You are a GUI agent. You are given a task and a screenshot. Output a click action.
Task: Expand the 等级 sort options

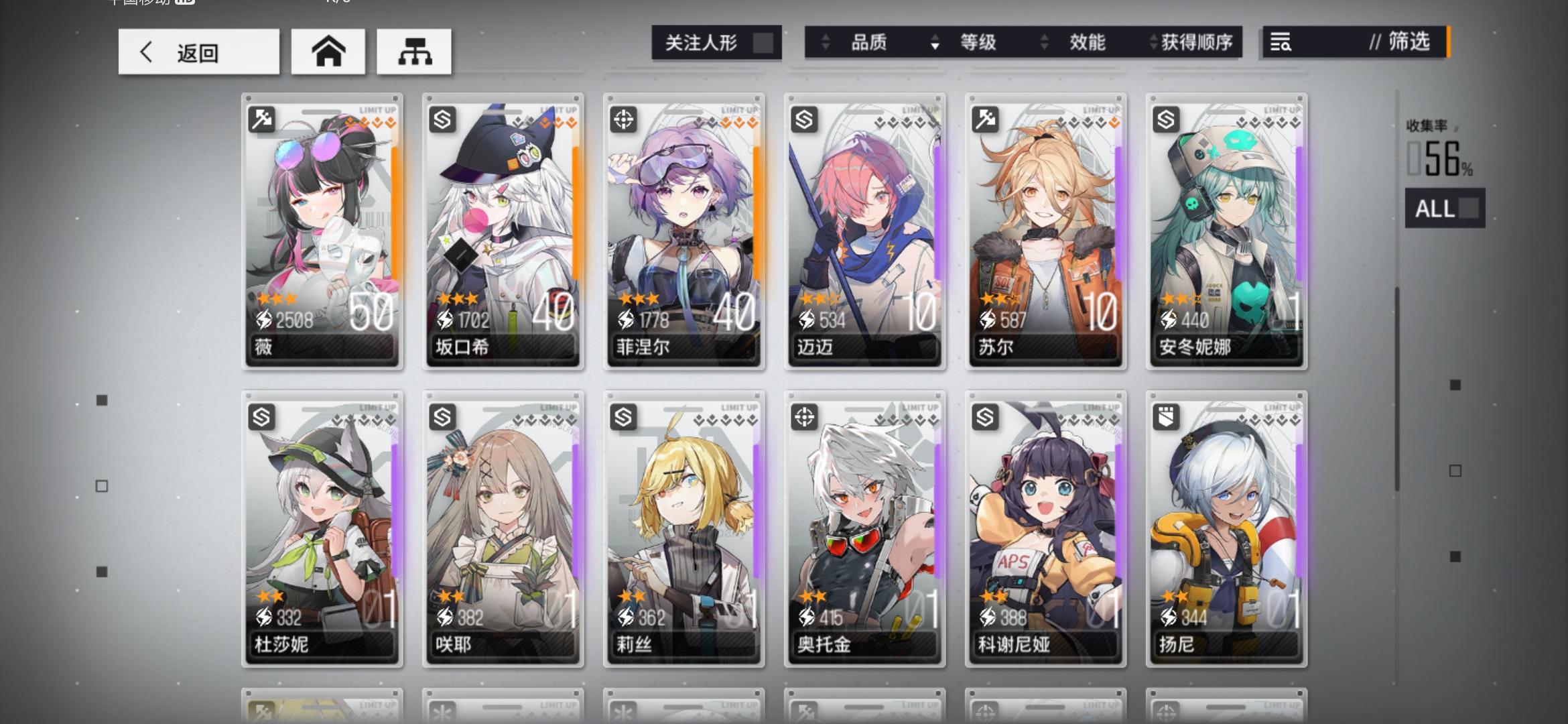pyautogui.click(x=978, y=42)
